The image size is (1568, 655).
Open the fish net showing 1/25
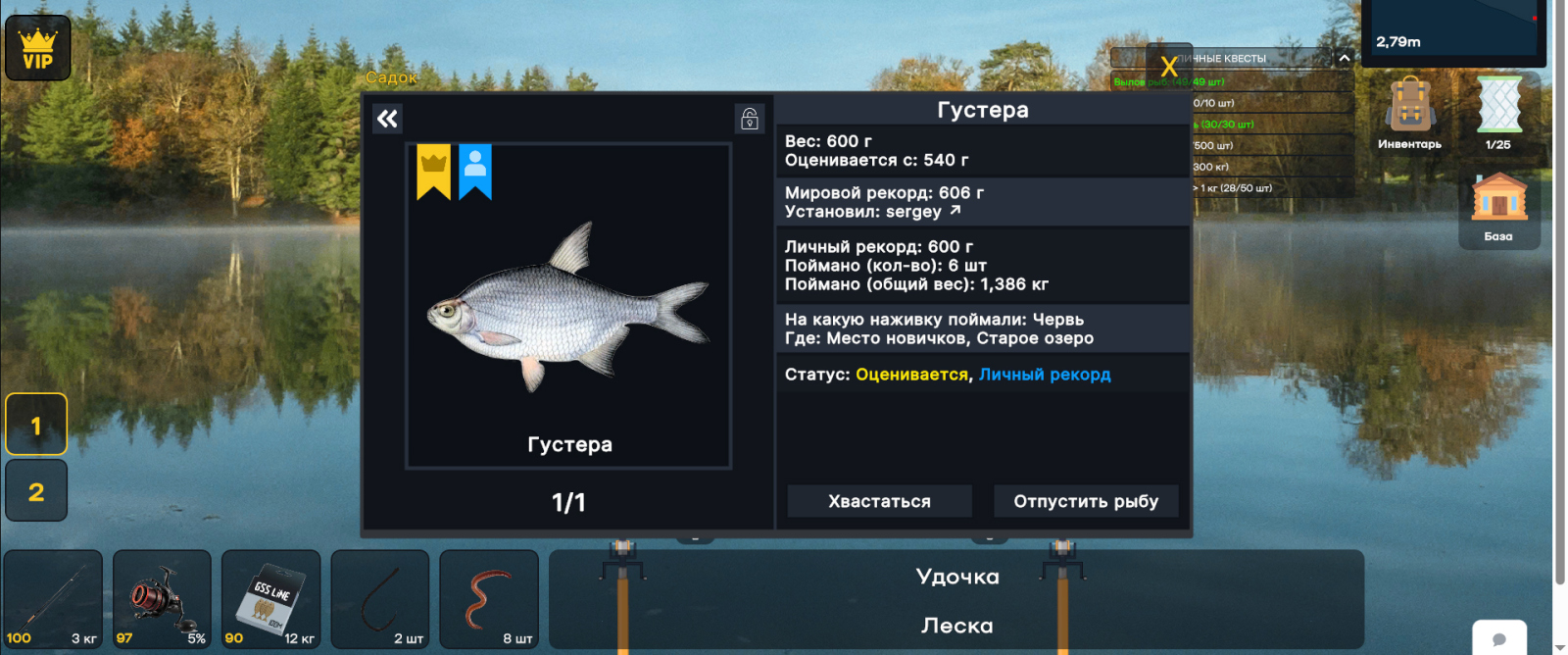tap(1498, 113)
